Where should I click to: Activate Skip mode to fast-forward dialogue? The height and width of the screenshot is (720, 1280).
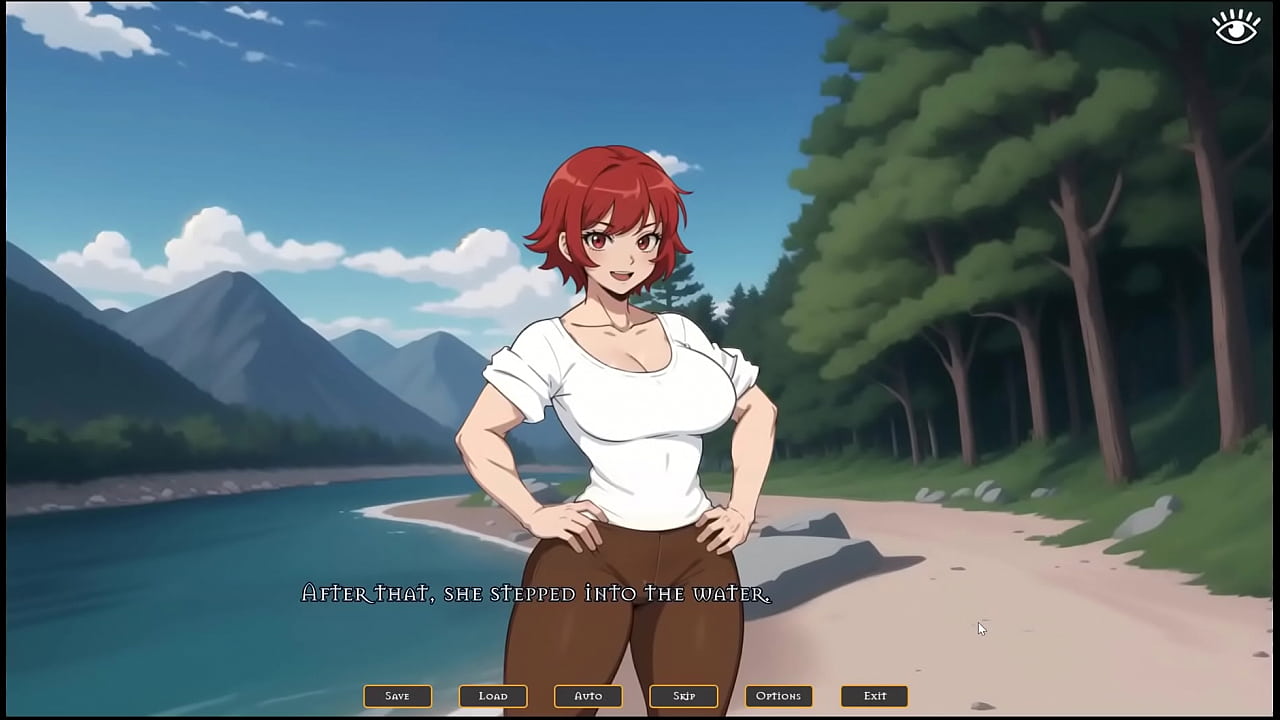click(684, 695)
